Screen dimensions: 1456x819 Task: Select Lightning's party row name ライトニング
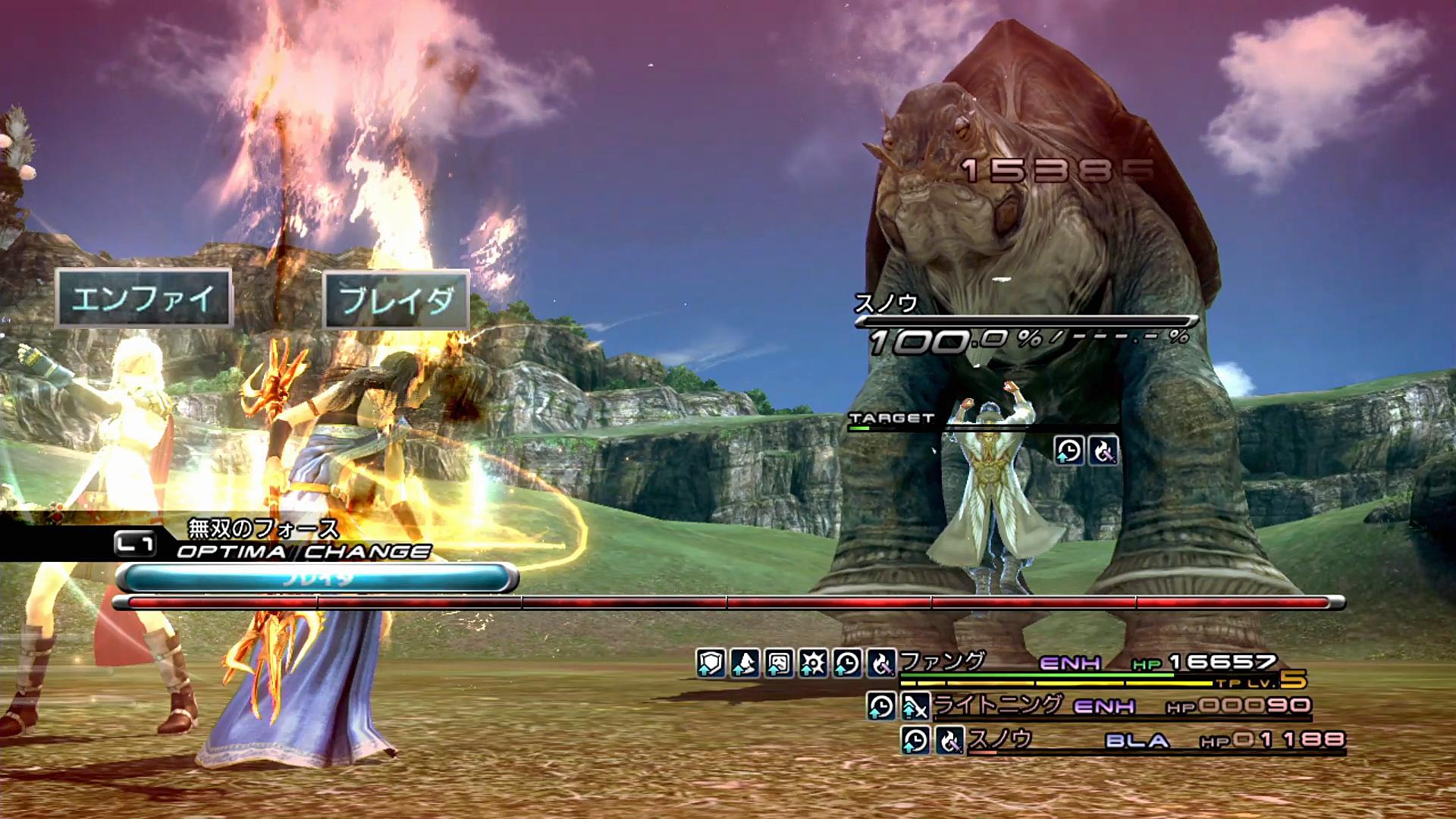(997, 705)
